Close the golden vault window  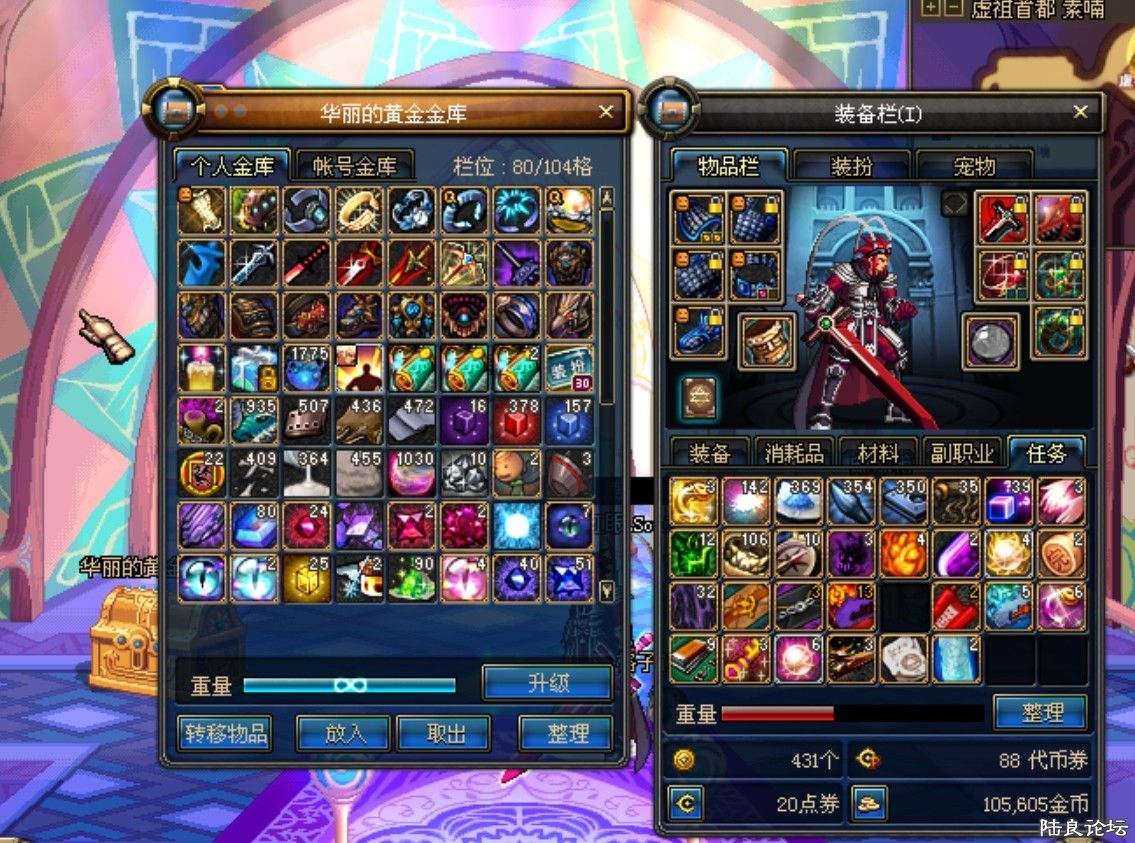click(x=606, y=111)
